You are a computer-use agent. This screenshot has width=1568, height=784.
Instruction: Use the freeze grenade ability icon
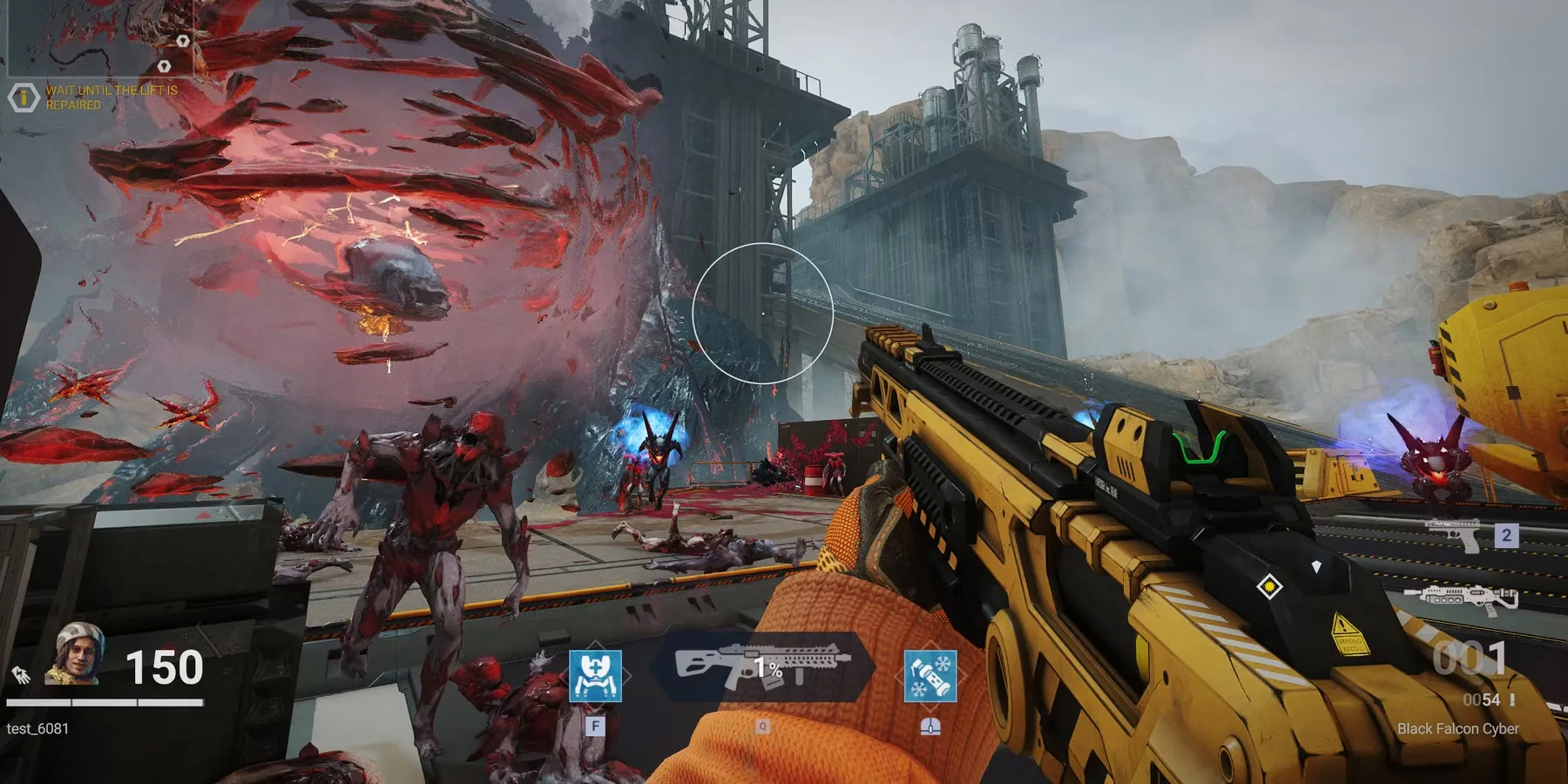[930, 676]
